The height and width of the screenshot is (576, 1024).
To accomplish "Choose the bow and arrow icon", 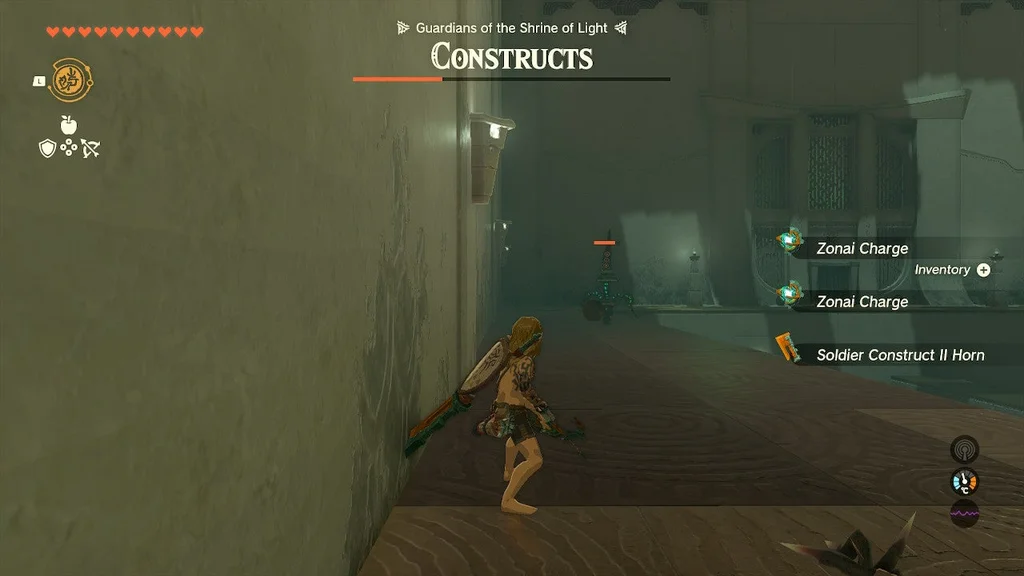I will point(91,149).
